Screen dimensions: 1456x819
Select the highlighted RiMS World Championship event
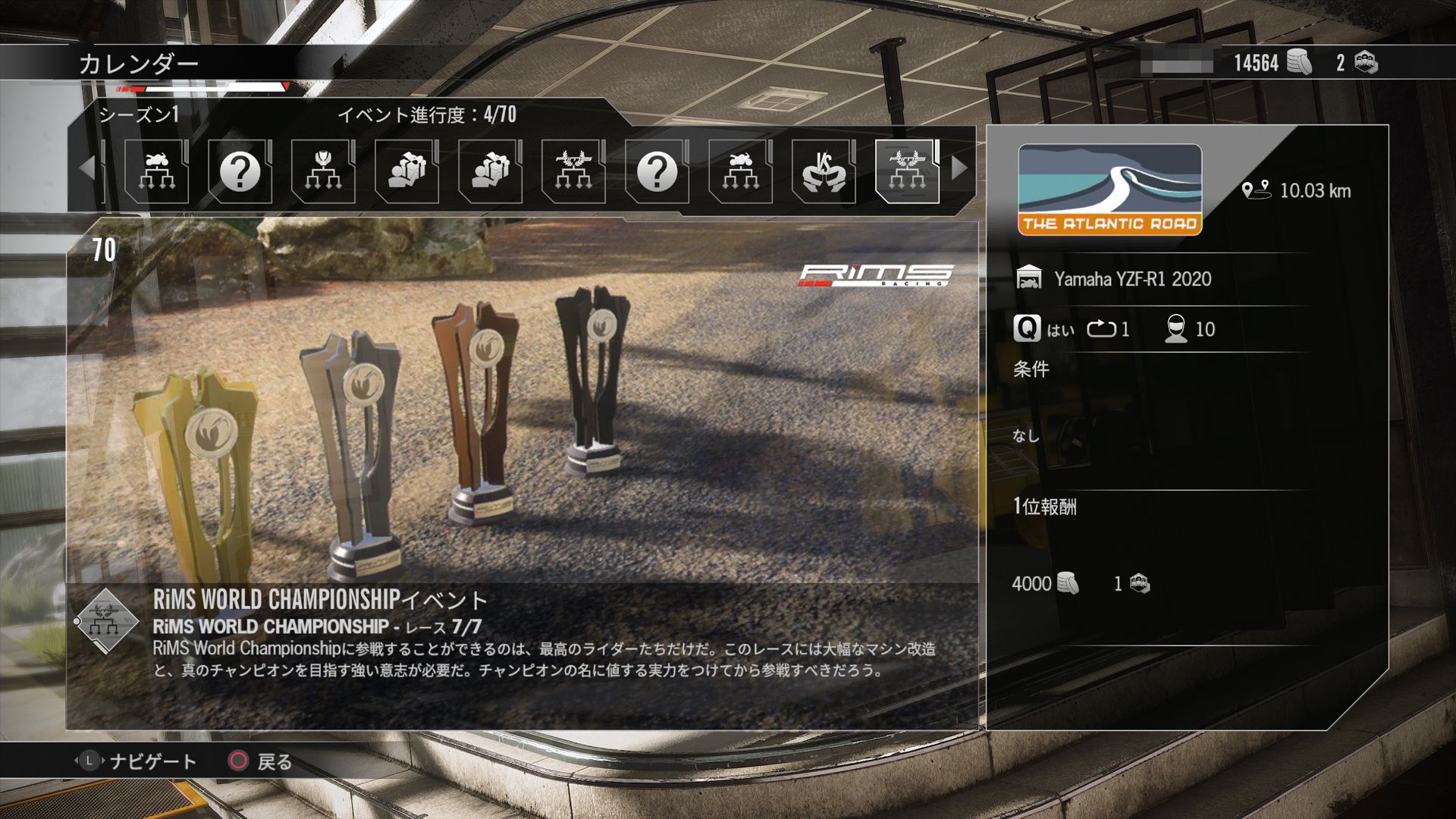pyautogui.click(x=907, y=171)
